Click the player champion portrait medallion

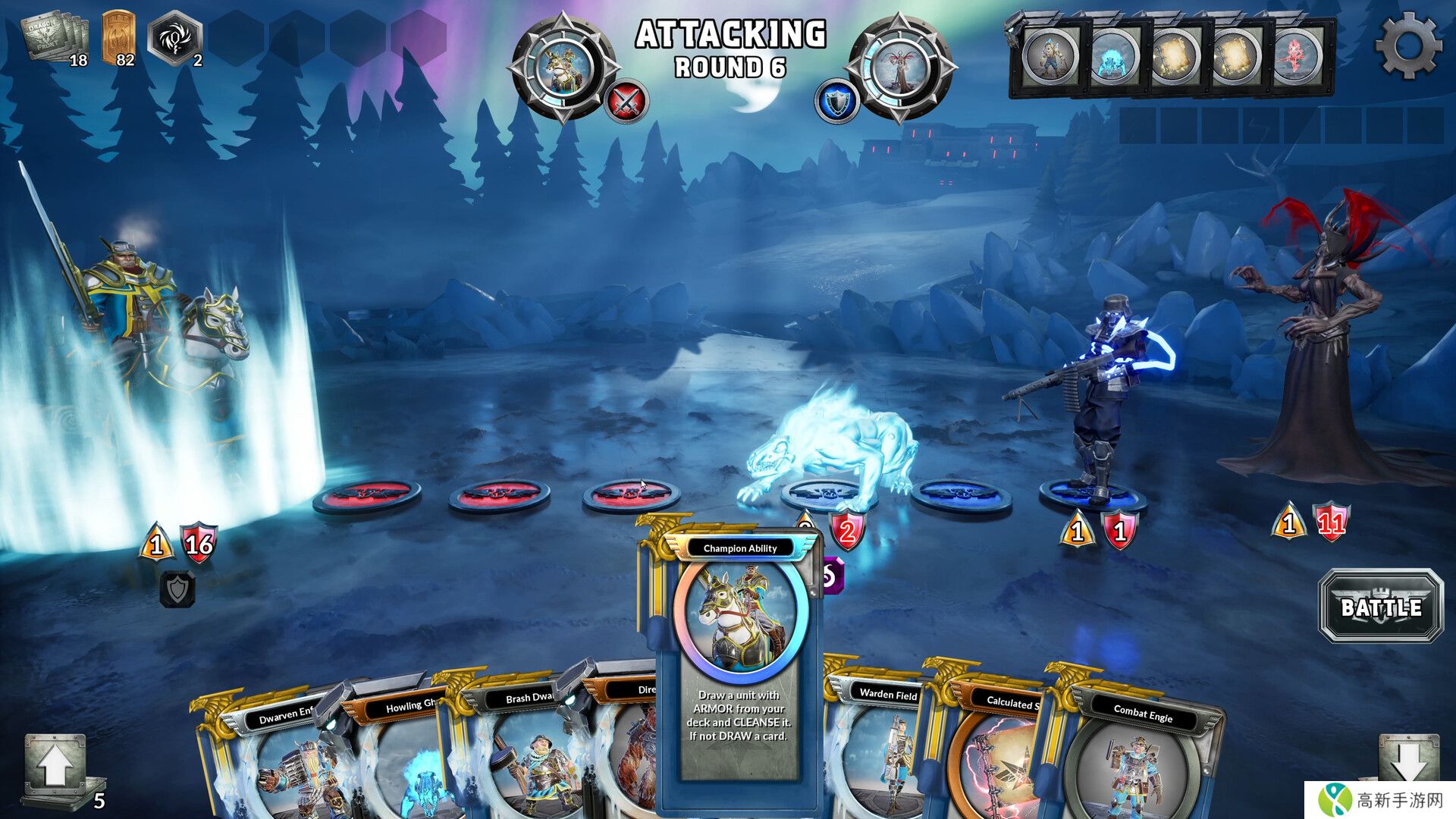pos(562,68)
